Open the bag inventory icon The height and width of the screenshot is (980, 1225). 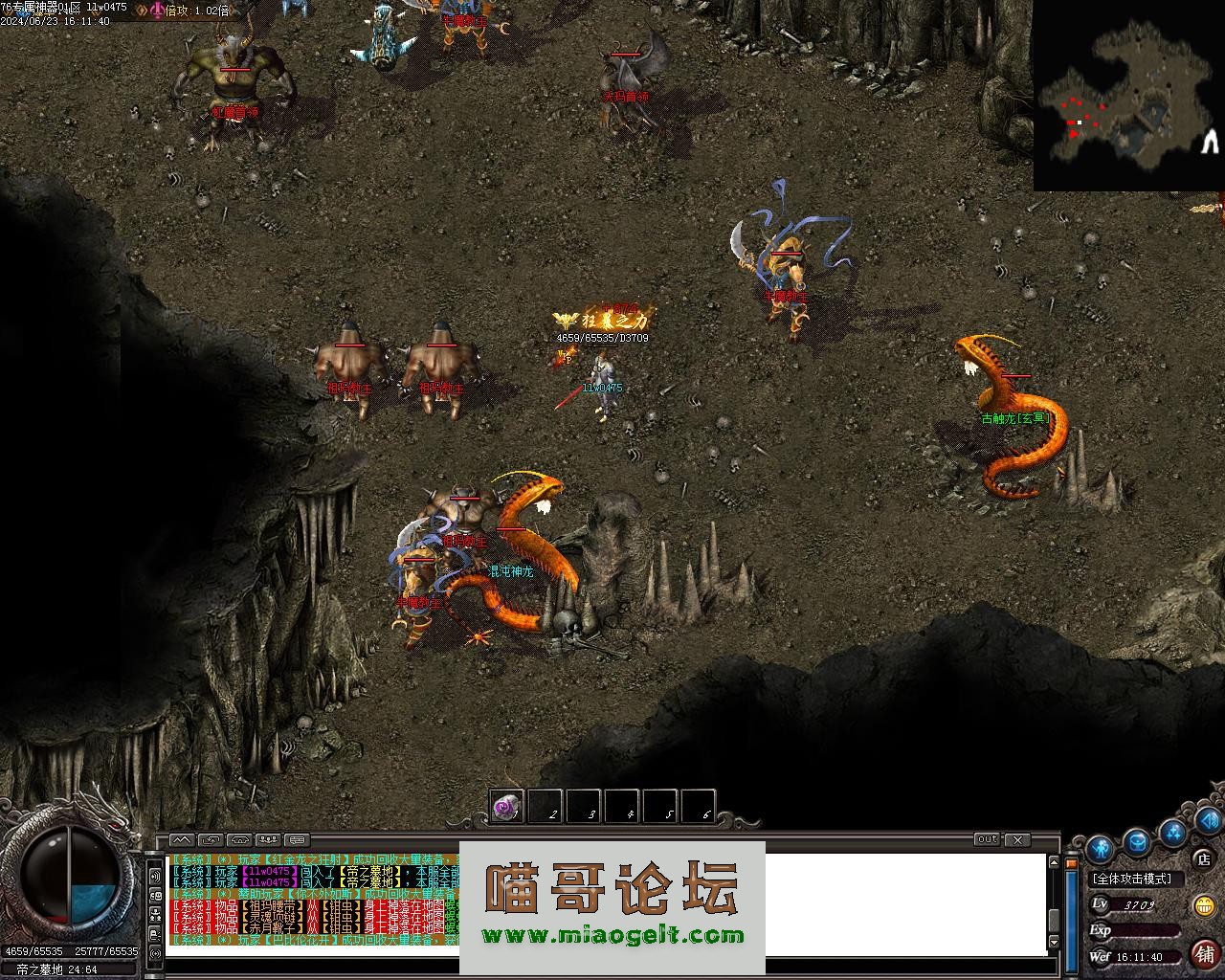point(1137,842)
